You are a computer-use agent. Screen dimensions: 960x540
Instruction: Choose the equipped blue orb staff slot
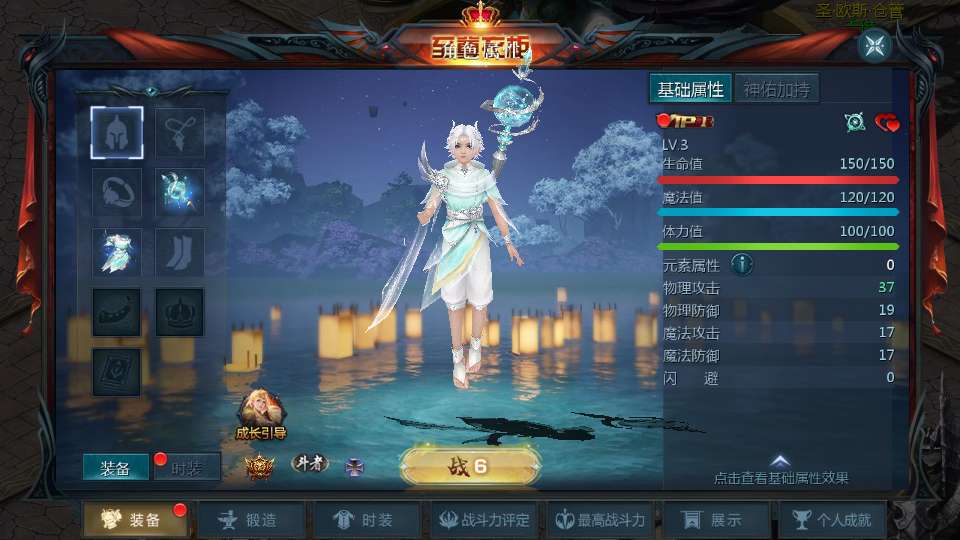(x=180, y=192)
